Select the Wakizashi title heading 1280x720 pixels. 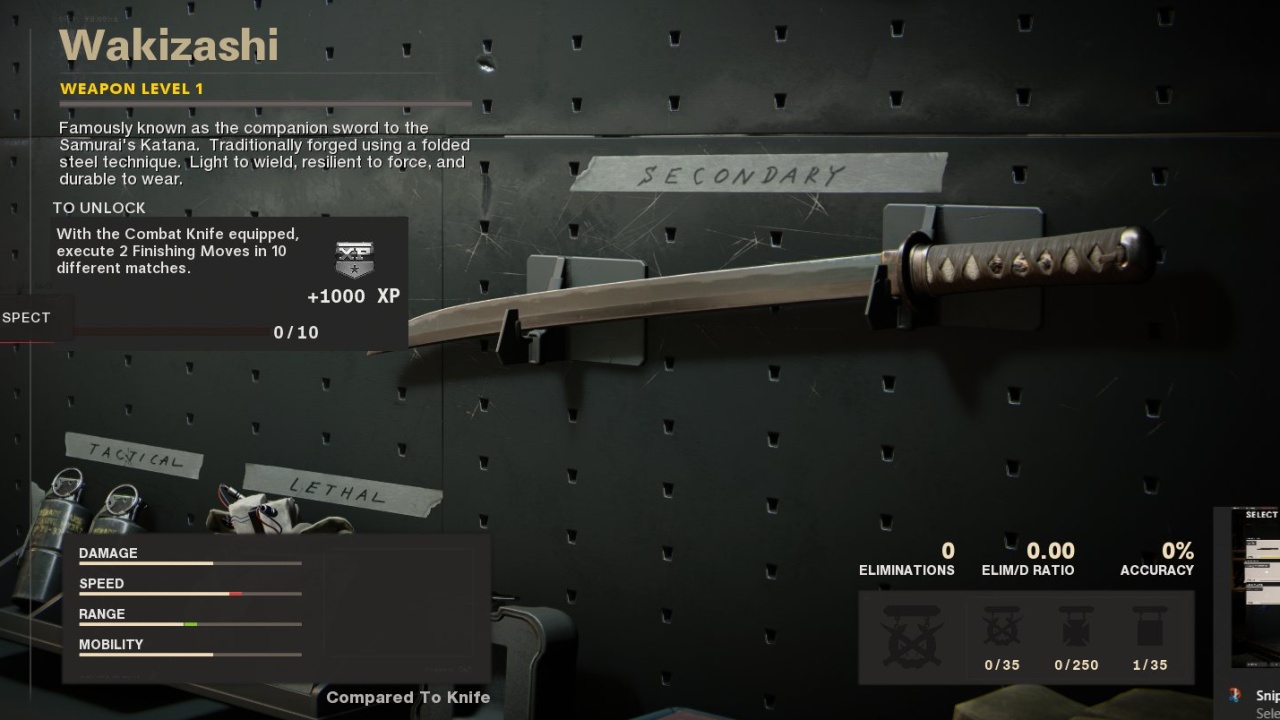pos(168,44)
